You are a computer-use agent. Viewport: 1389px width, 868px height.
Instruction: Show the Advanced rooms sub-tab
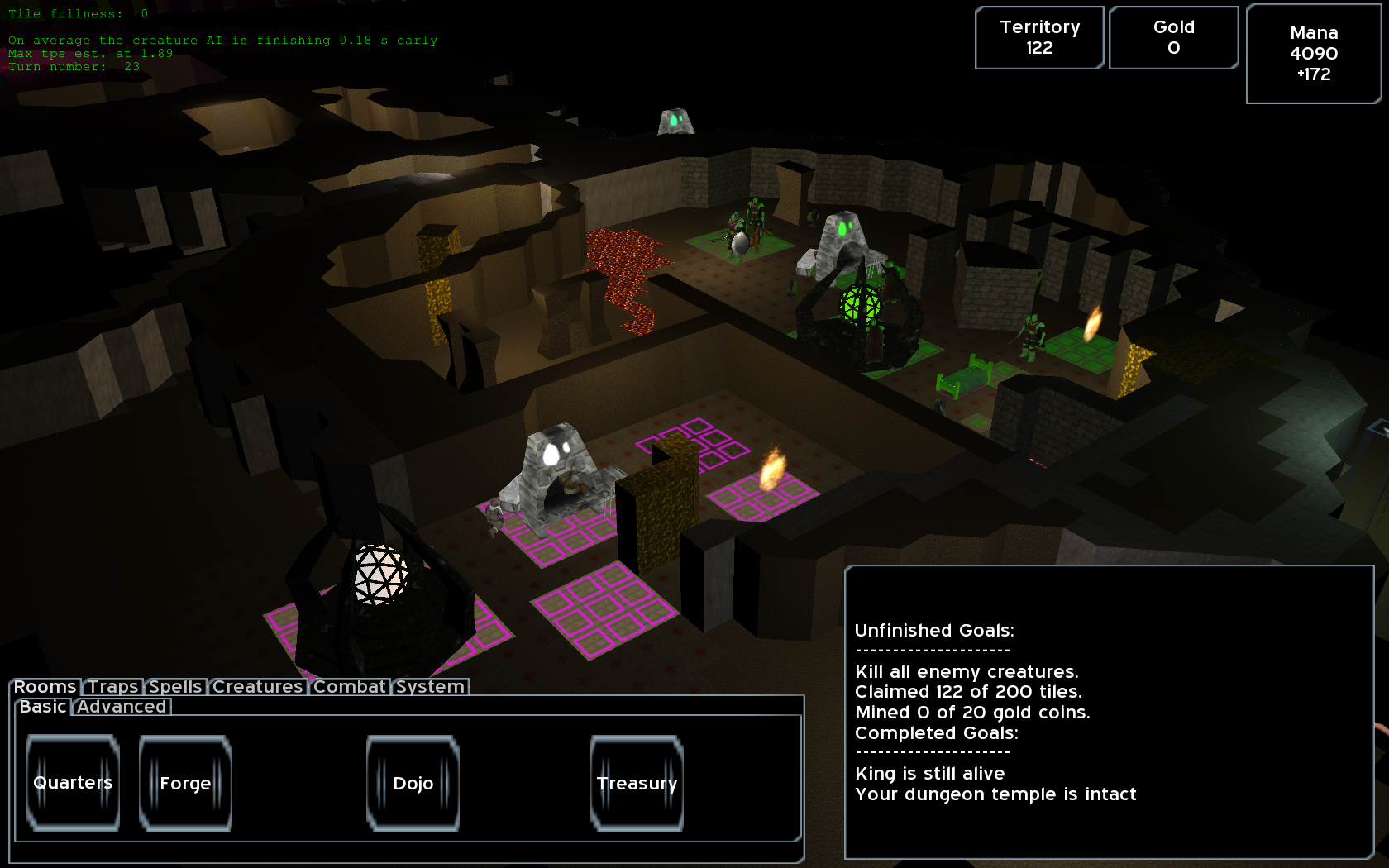coord(122,707)
